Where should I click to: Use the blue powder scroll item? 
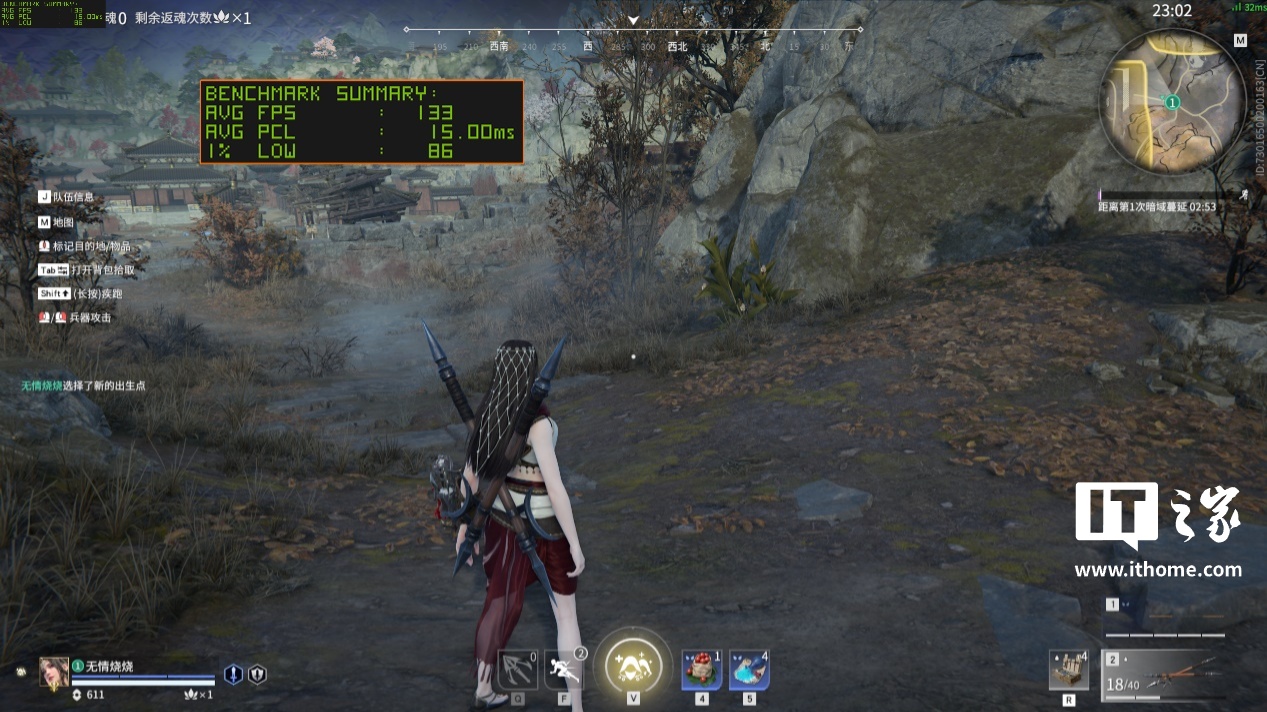tap(749, 669)
